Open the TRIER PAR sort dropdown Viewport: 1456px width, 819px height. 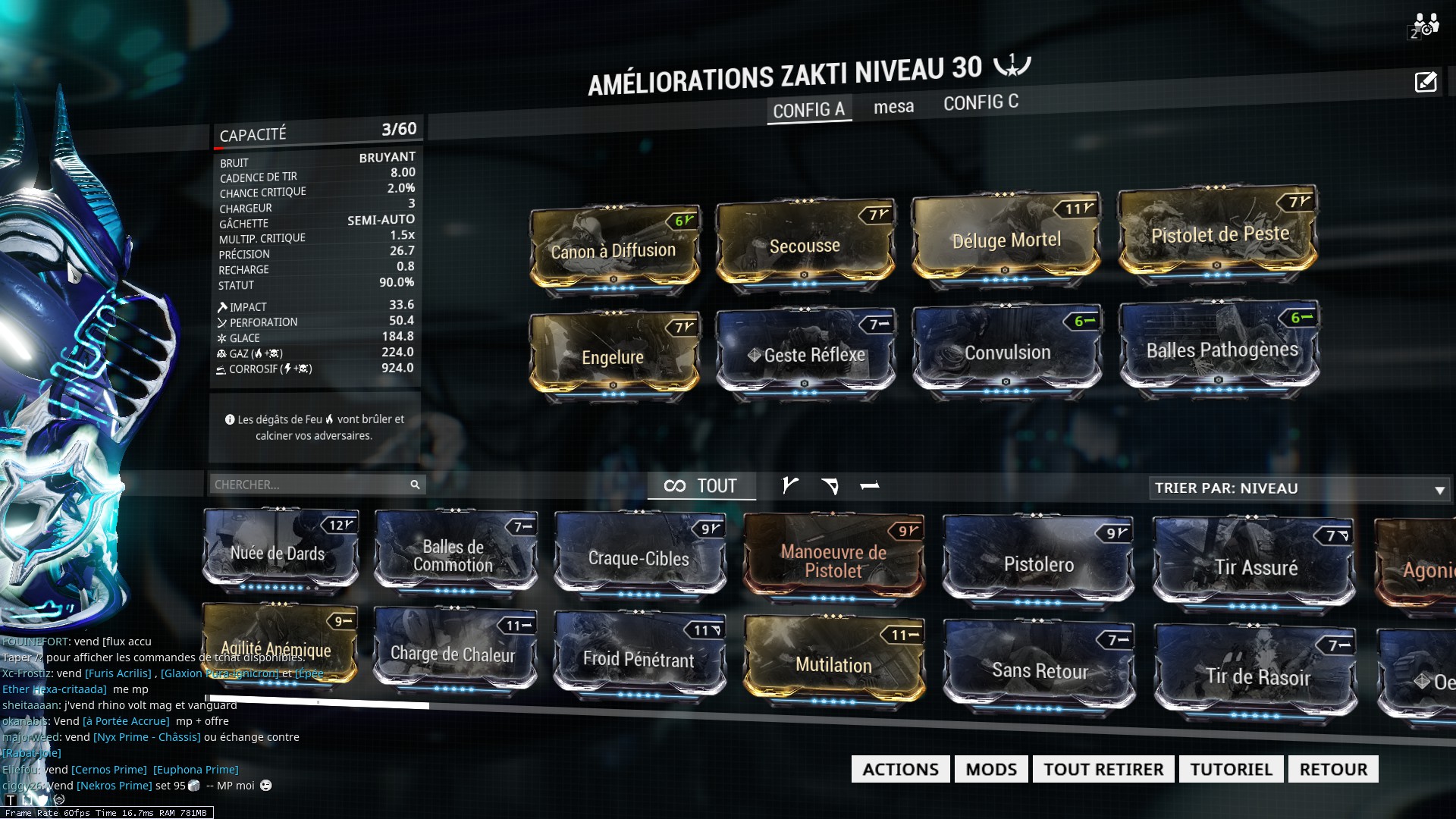(x=1300, y=488)
